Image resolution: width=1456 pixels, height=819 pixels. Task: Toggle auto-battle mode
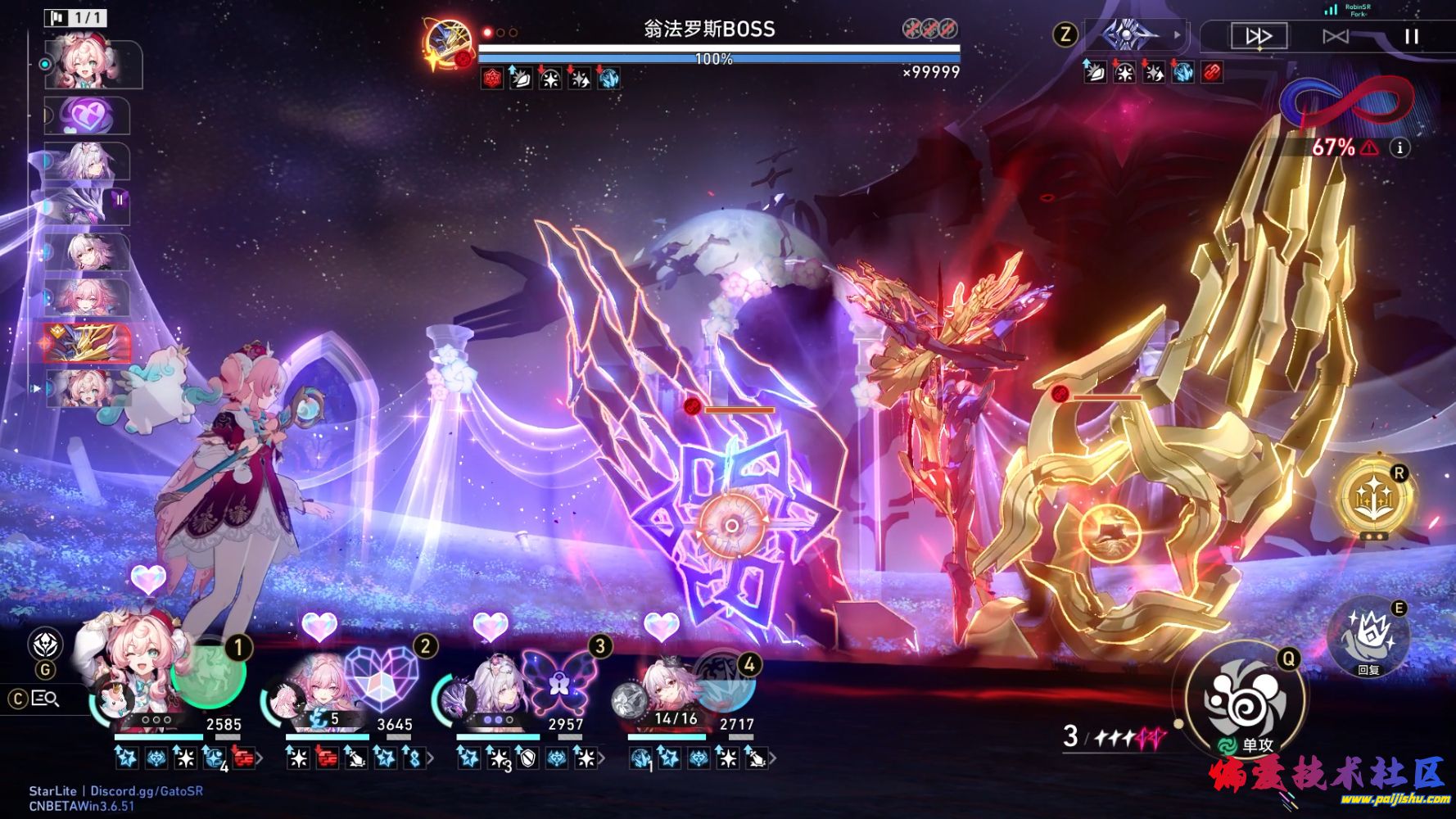(1335, 36)
